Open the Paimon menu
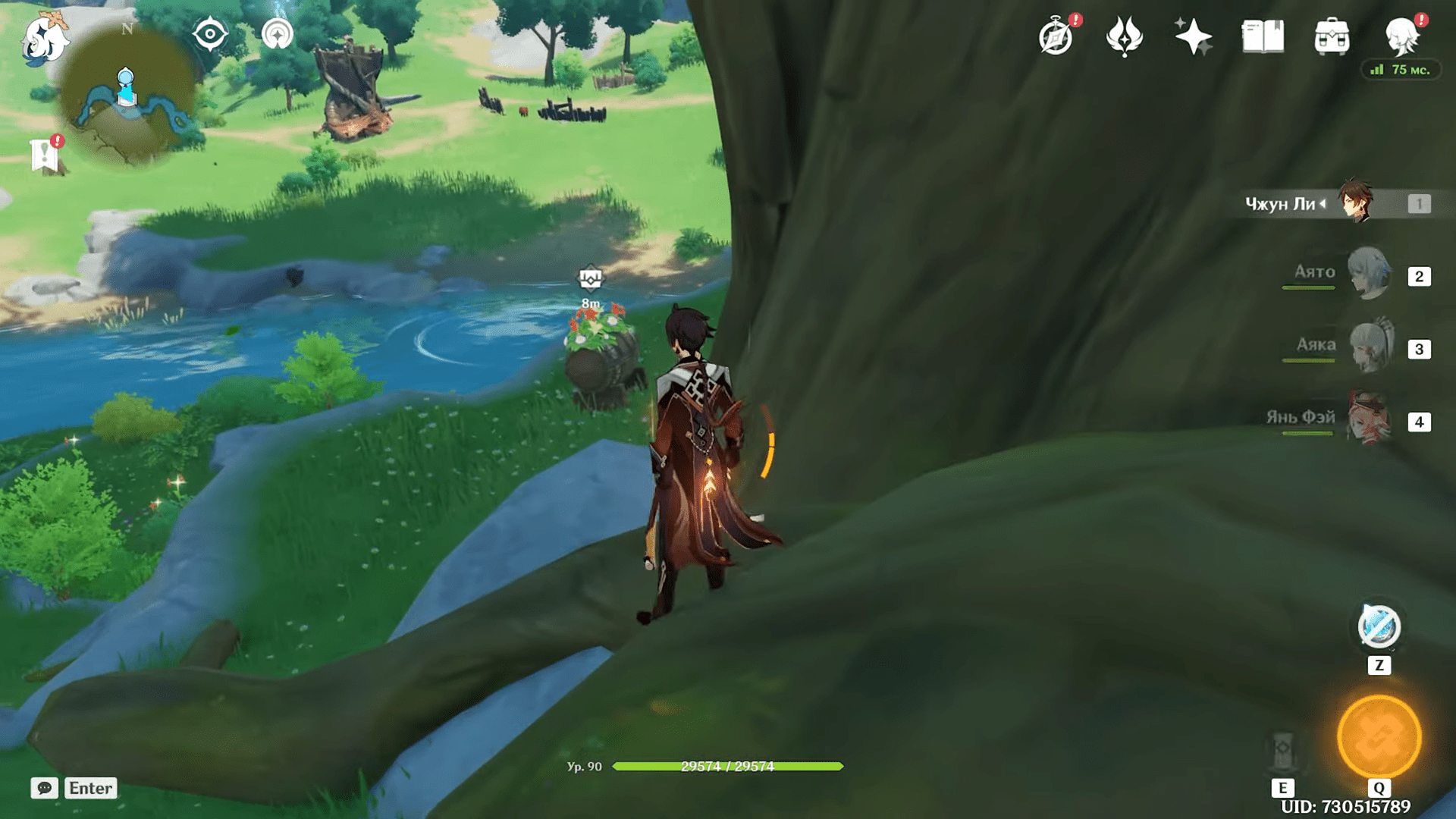 pos(45,38)
